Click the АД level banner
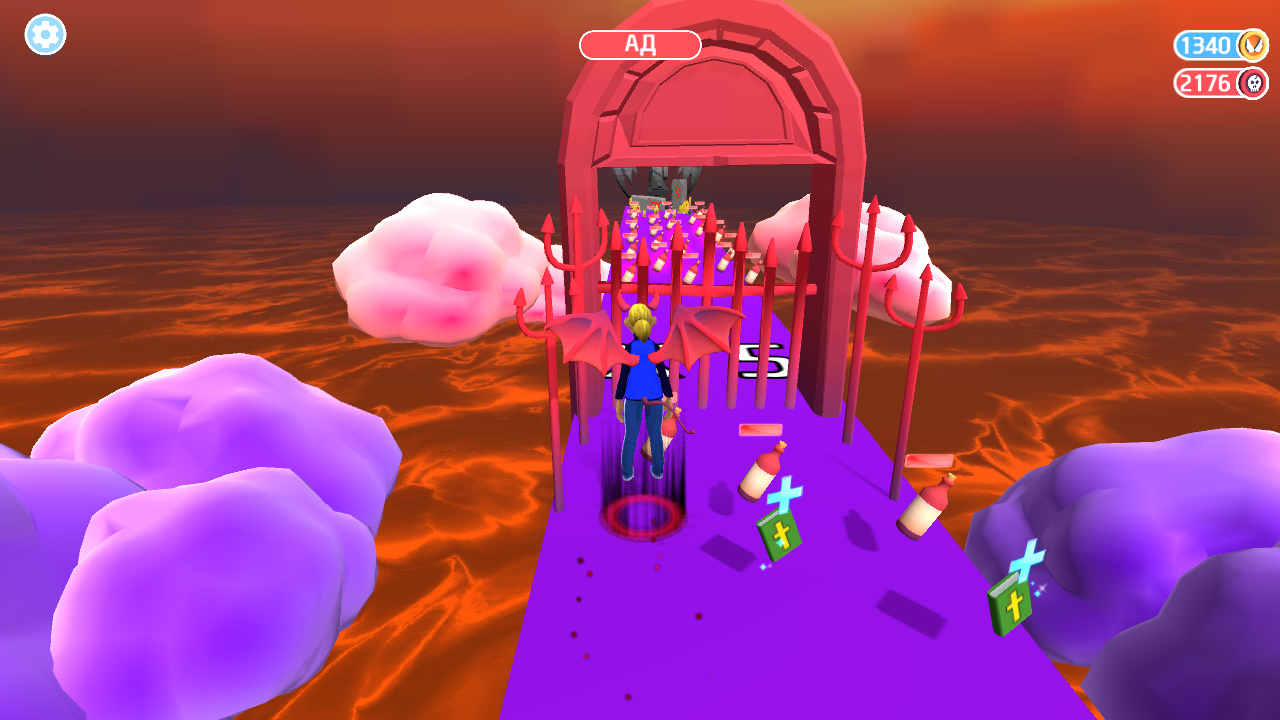1280x720 pixels. click(640, 44)
